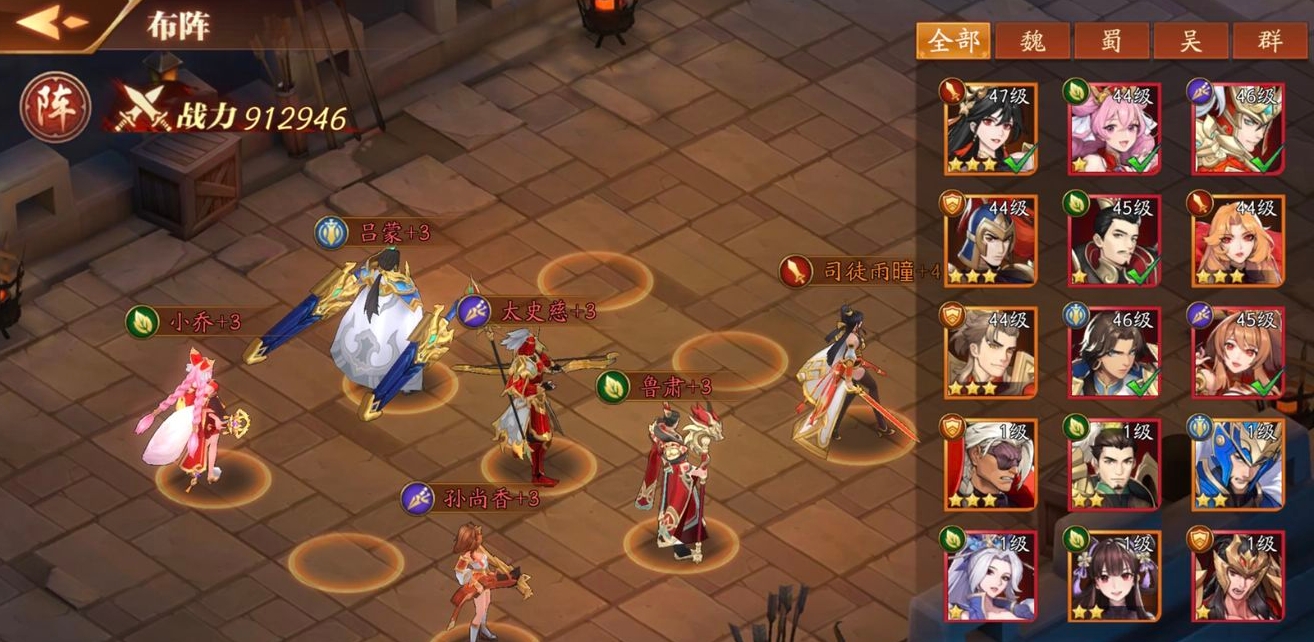
Task: Select the level 45 mustached man portrait
Action: (1115, 241)
